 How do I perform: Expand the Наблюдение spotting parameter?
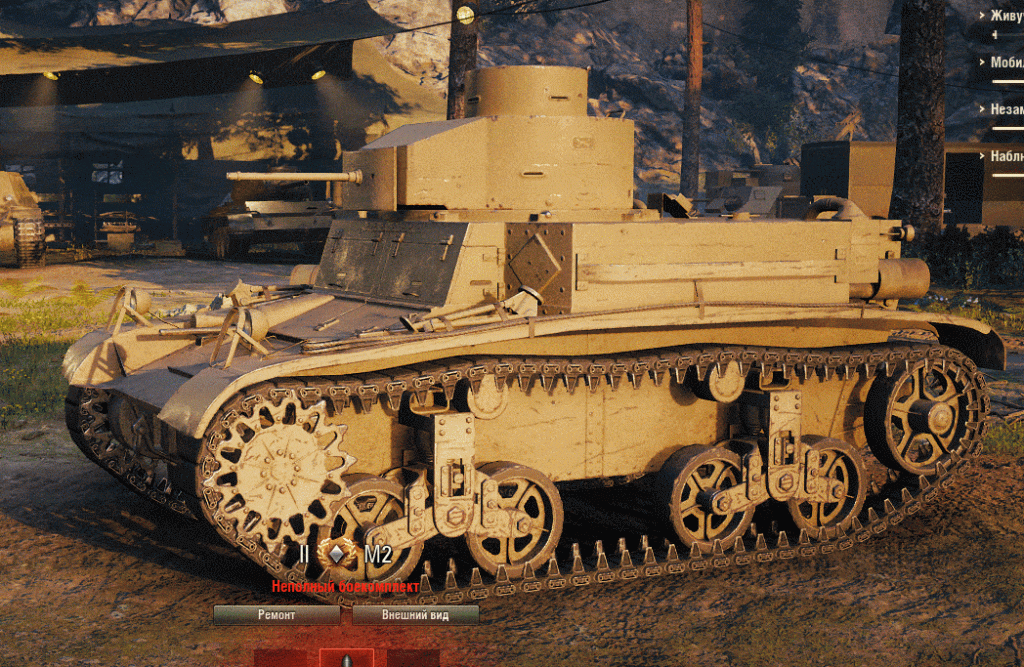[1003, 156]
